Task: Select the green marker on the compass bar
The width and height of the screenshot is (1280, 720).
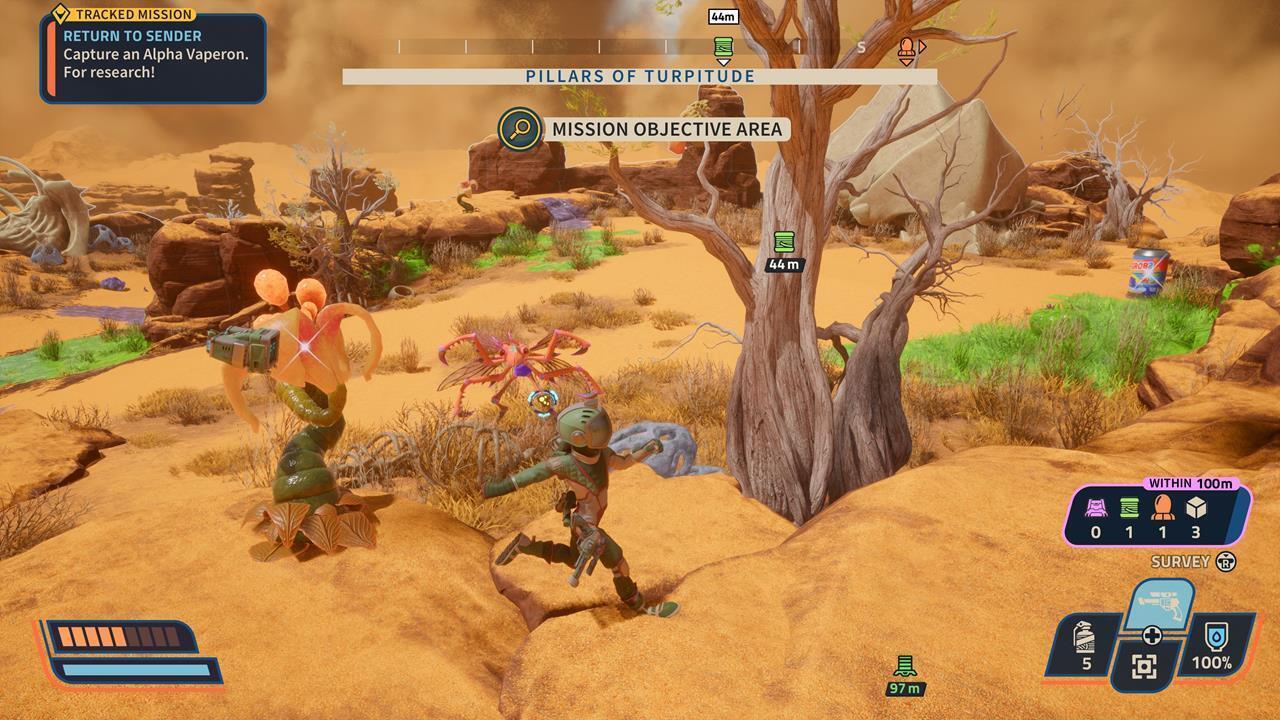Action: click(x=723, y=47)
